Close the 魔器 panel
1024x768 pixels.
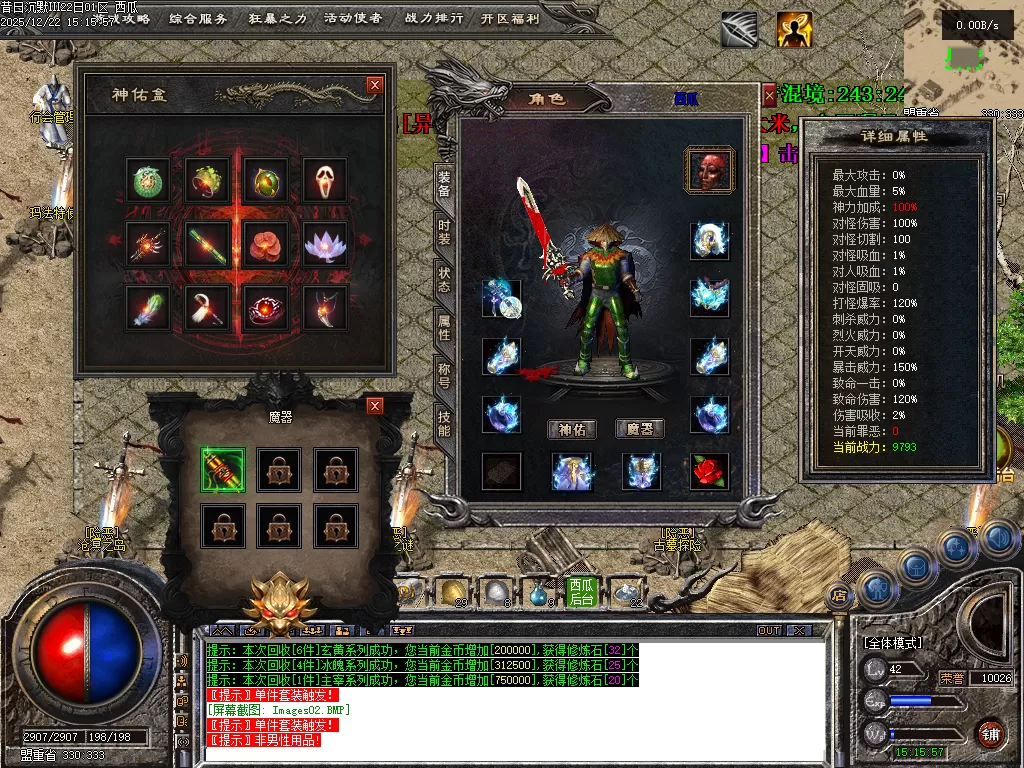click(375, 405)
